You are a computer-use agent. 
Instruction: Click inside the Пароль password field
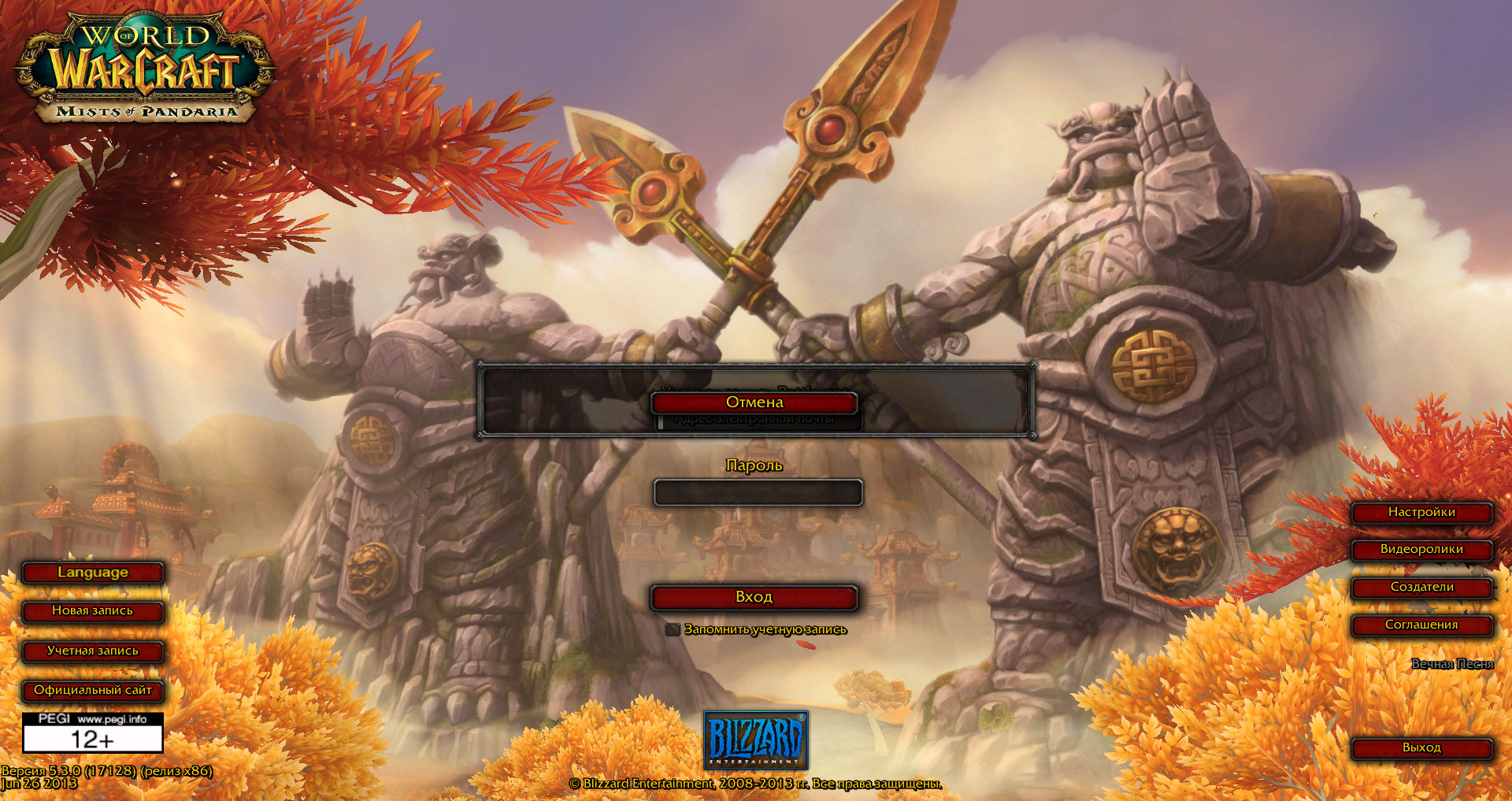(758, 492)
